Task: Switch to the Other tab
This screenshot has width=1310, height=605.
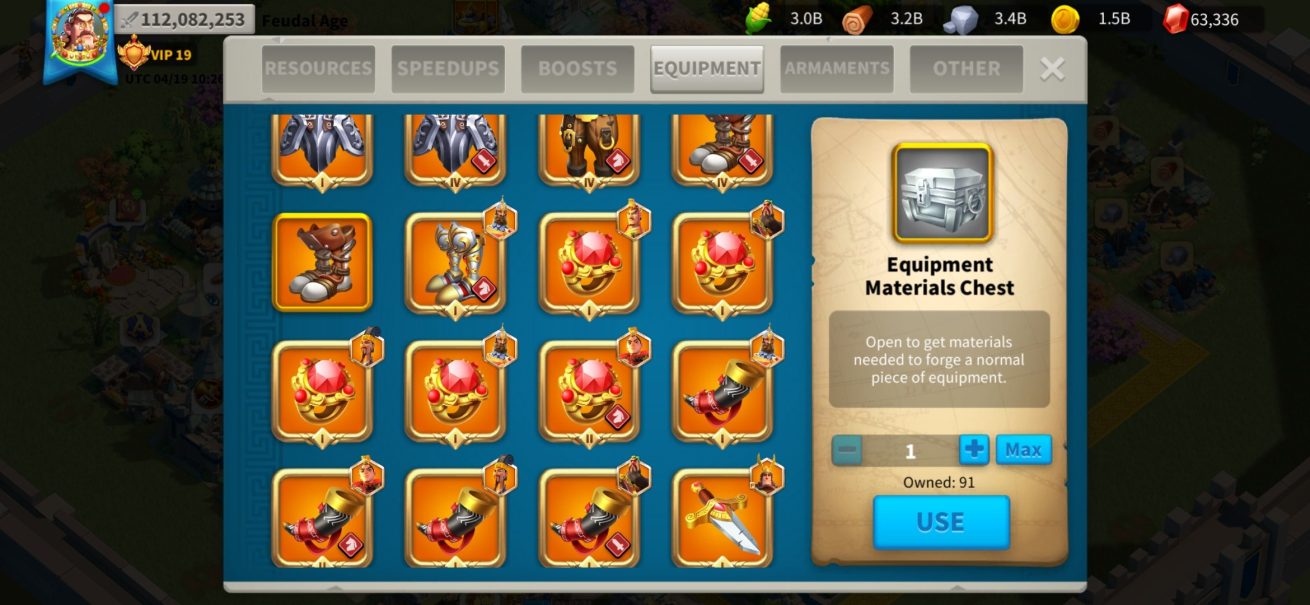Action: pos(966,69)
